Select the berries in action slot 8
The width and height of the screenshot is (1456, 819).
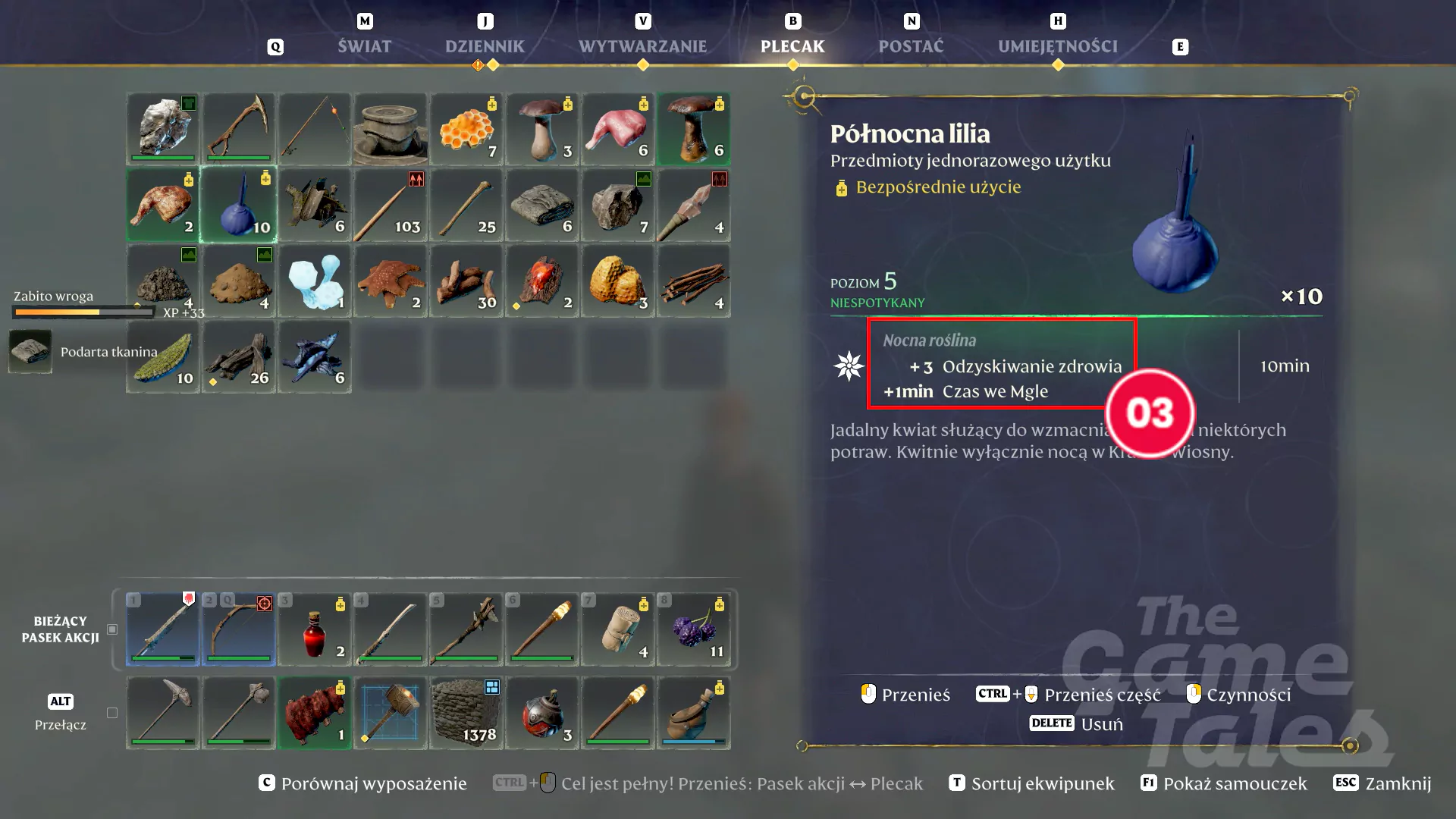click(x=693, y=629)
